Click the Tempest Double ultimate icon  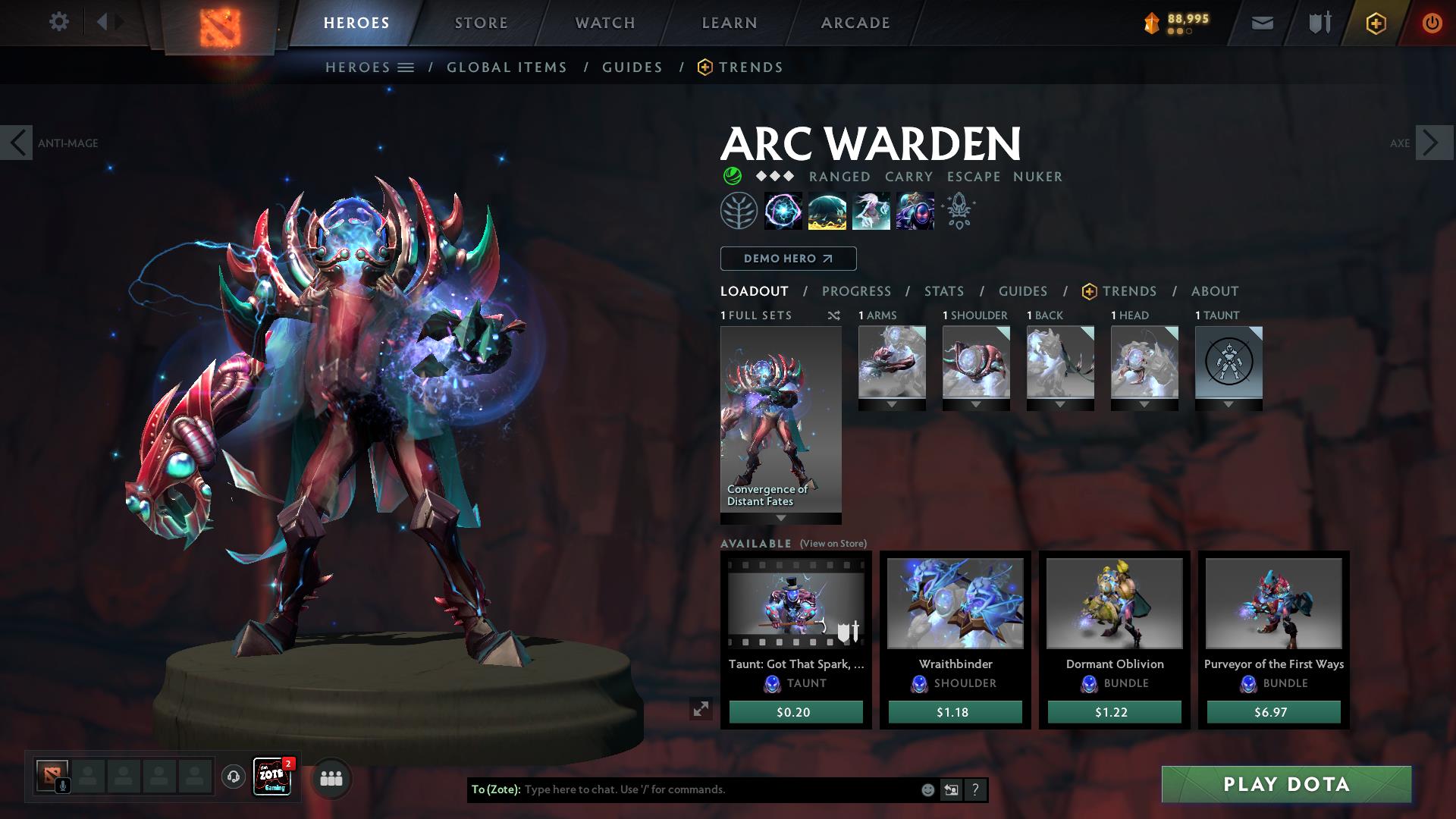click(915, 211)
